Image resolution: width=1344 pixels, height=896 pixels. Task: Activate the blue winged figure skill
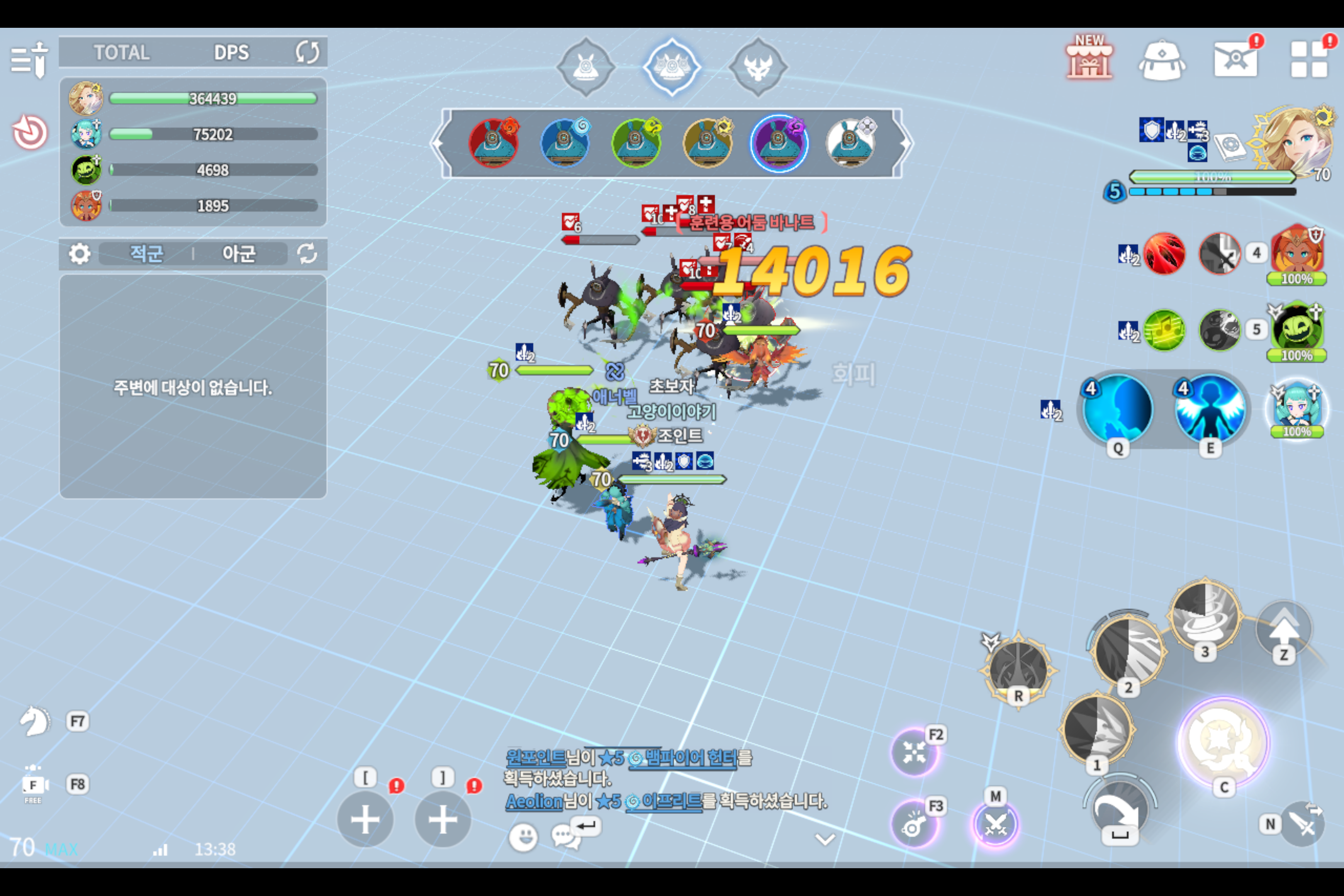click(x=1210, y=409)
